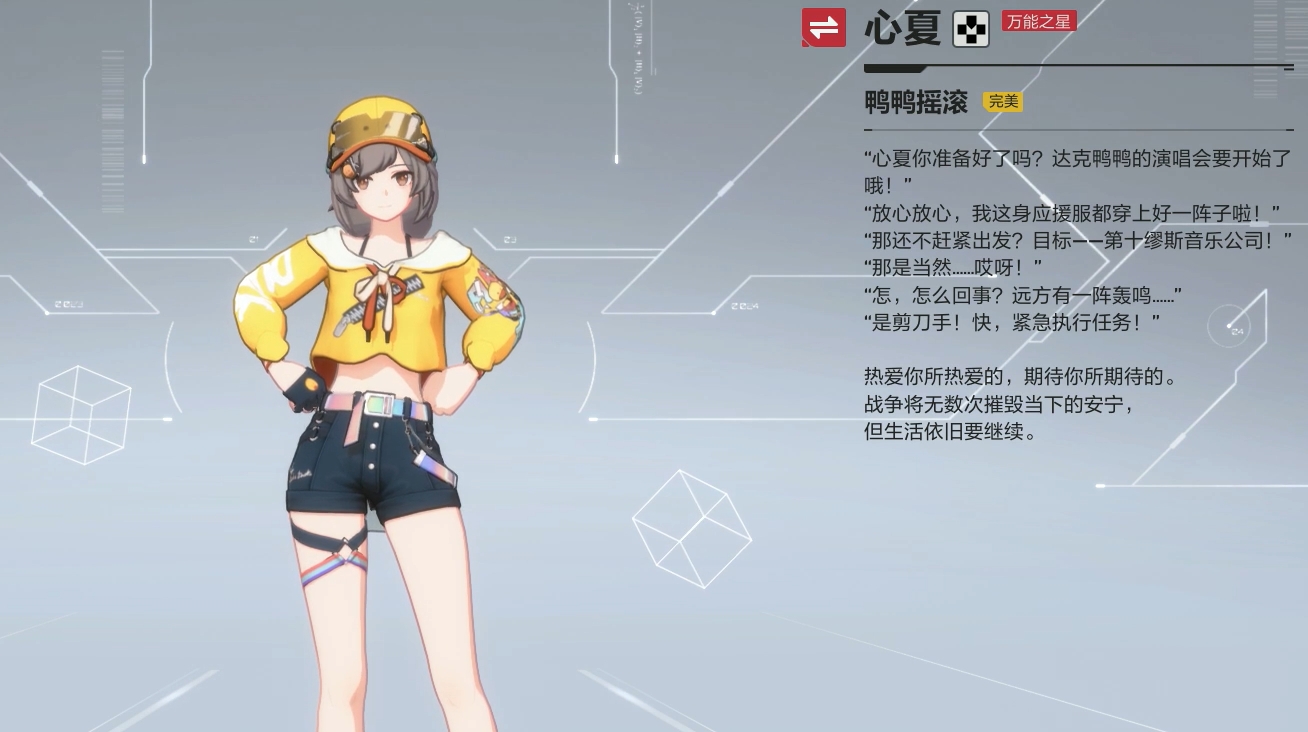1308x732 pixels.
Task: Click the 万能之星 red badge
Action: [1038, 21]
